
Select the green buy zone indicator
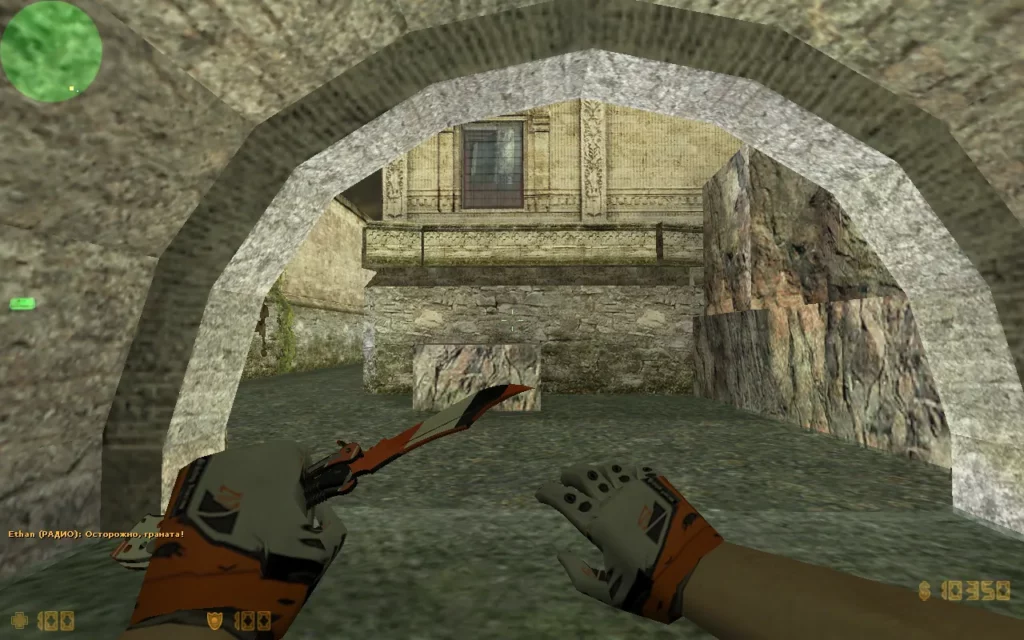click(22, 302)
